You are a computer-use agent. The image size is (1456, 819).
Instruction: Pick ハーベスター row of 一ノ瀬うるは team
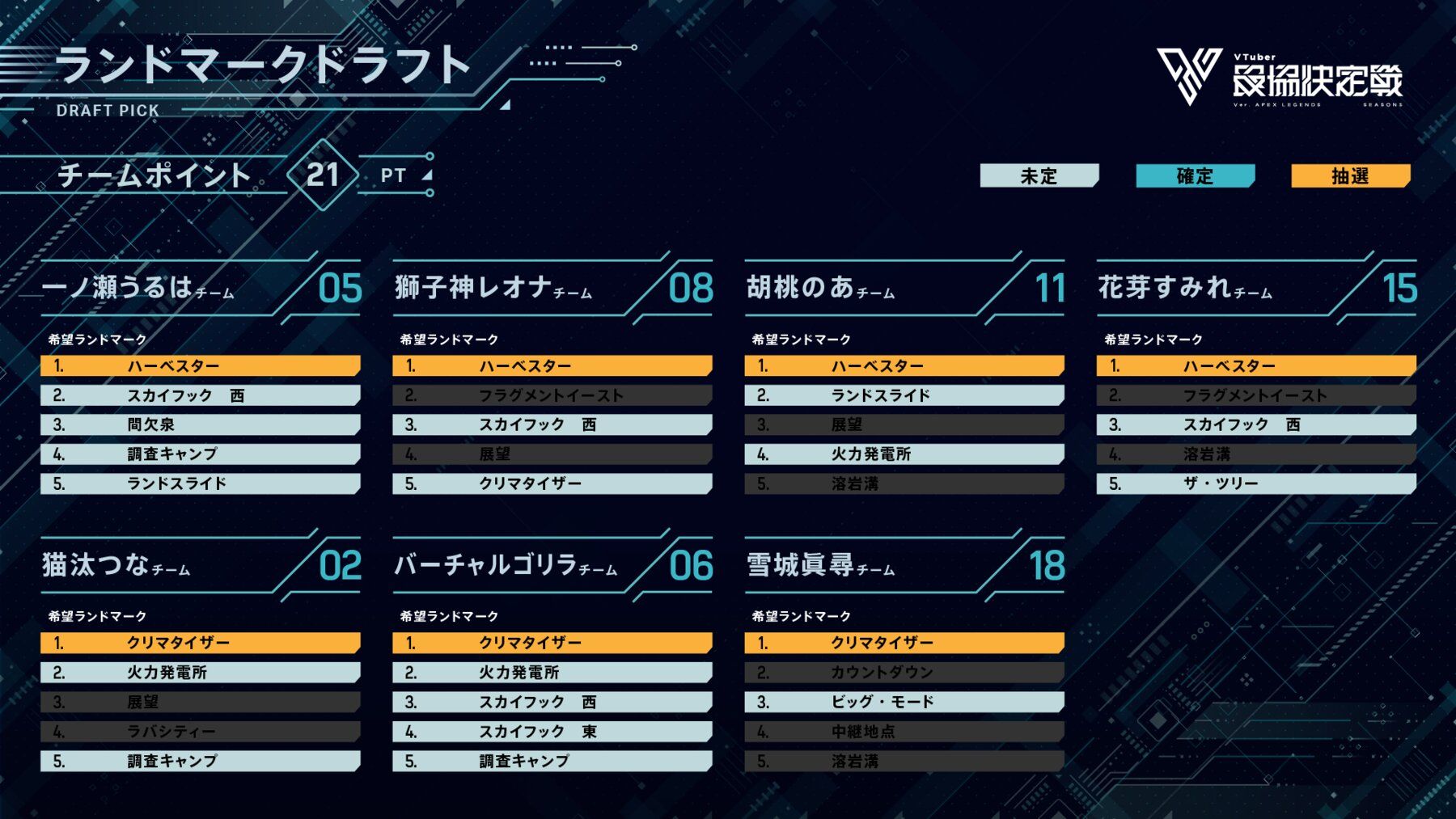click(x=200, y=366)
